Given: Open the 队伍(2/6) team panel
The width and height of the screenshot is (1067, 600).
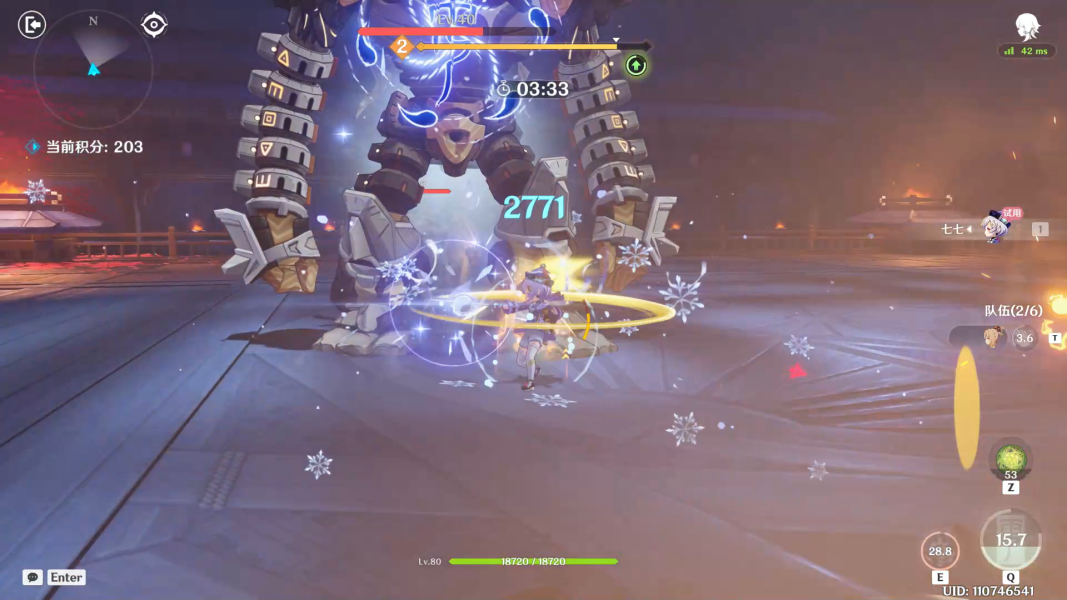Looking at the screenshot, I should [x=1013, y=310].
